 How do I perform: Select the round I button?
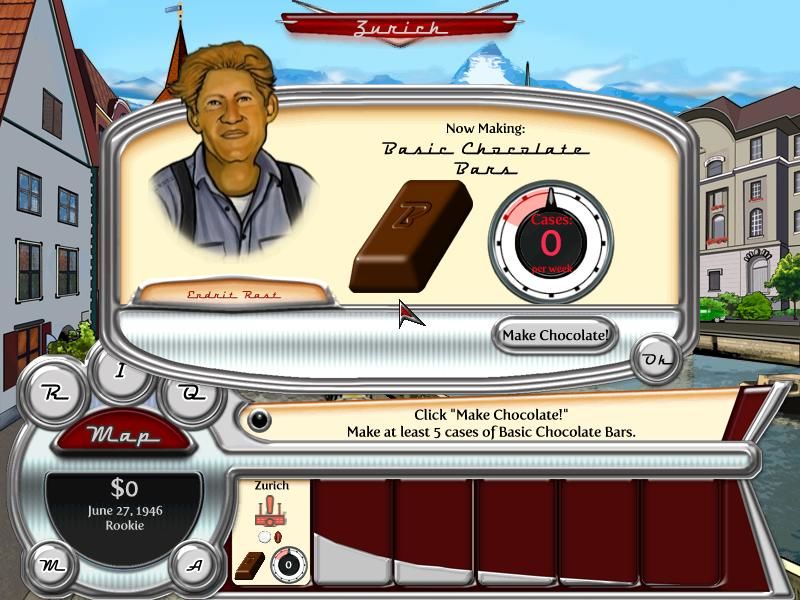[122, 371]
